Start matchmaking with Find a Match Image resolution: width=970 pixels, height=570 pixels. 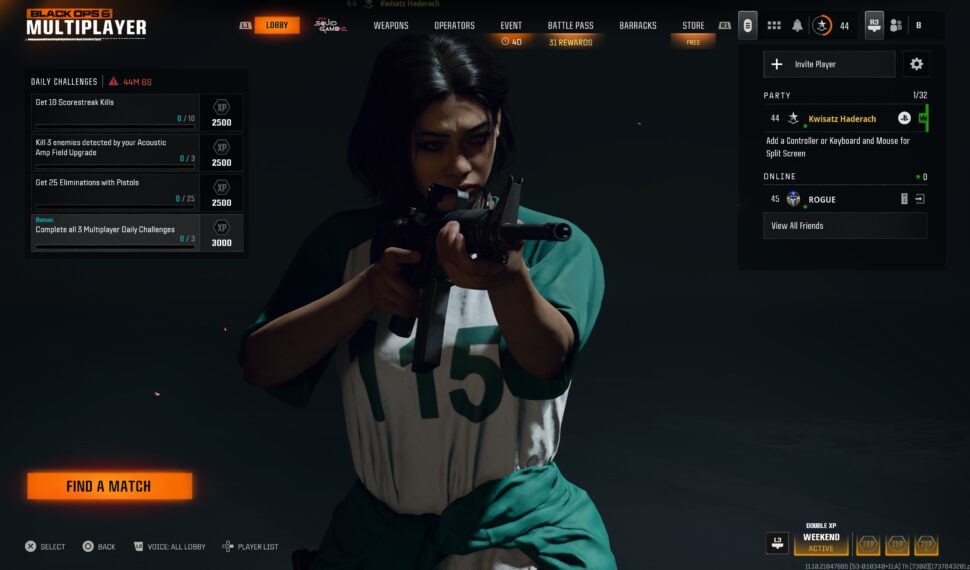pyautogui.click(x=109, y=486)
